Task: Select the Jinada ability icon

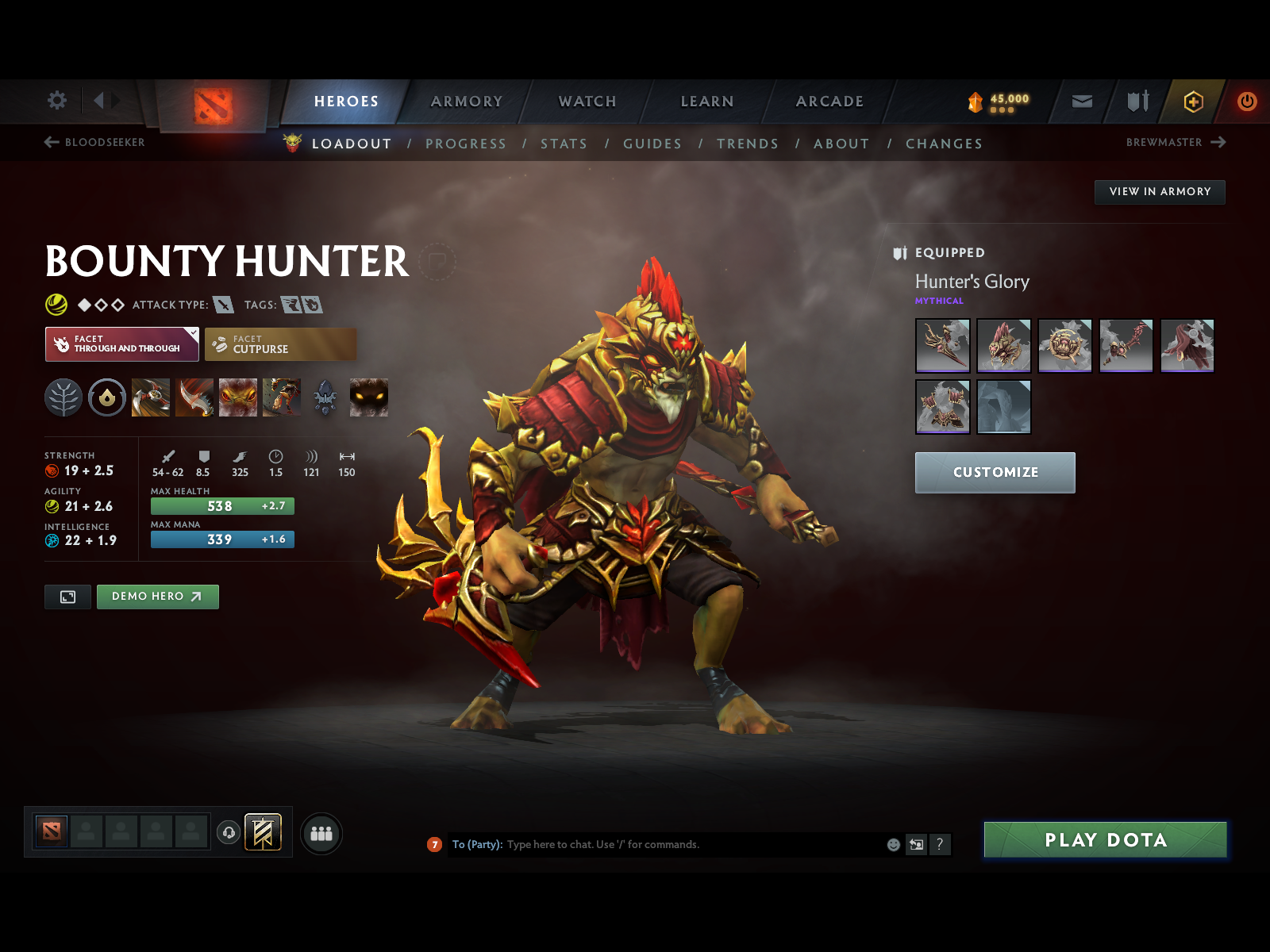Action: pos(194,397)
